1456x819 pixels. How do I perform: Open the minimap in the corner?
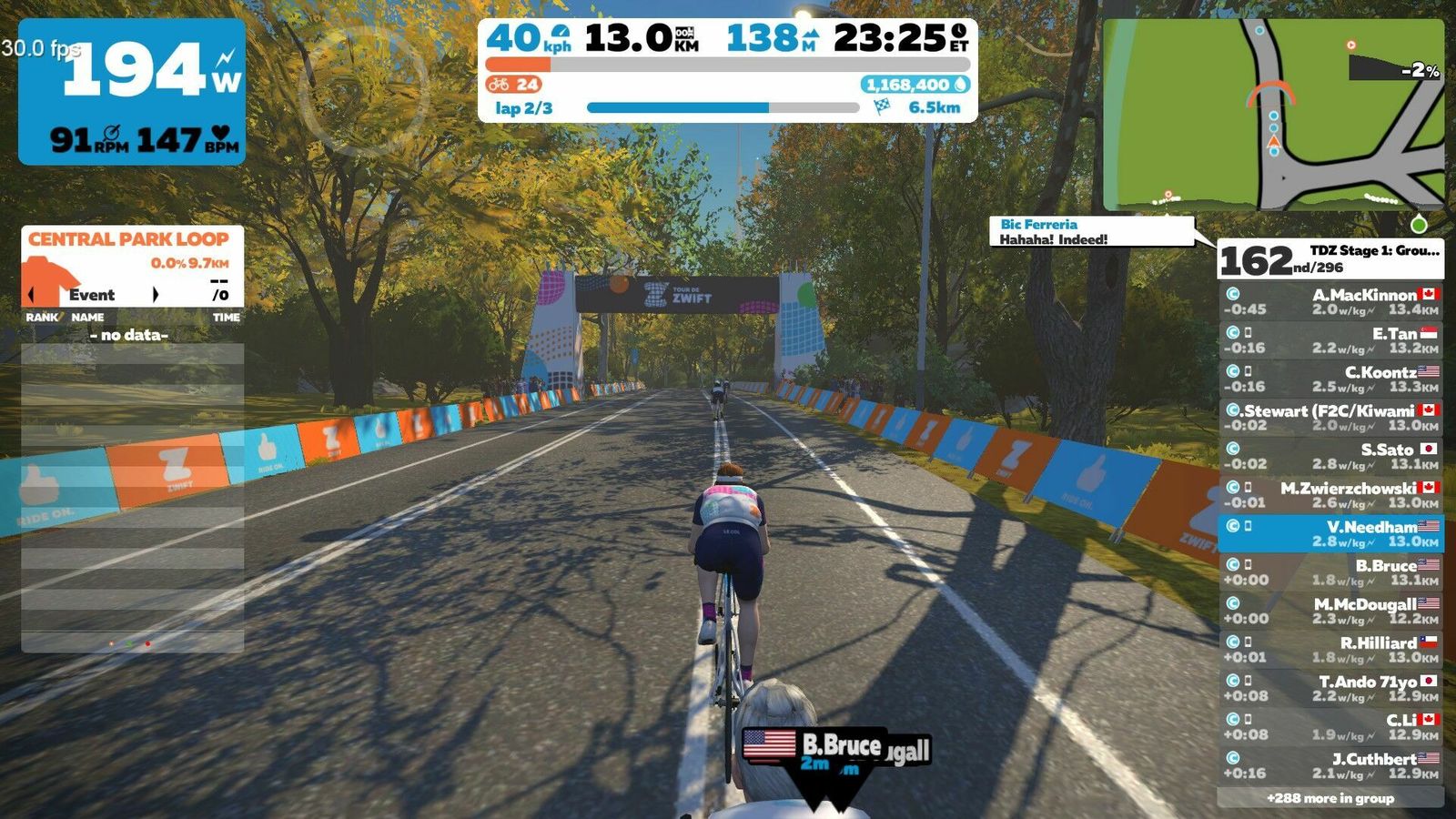point(1272,116)
